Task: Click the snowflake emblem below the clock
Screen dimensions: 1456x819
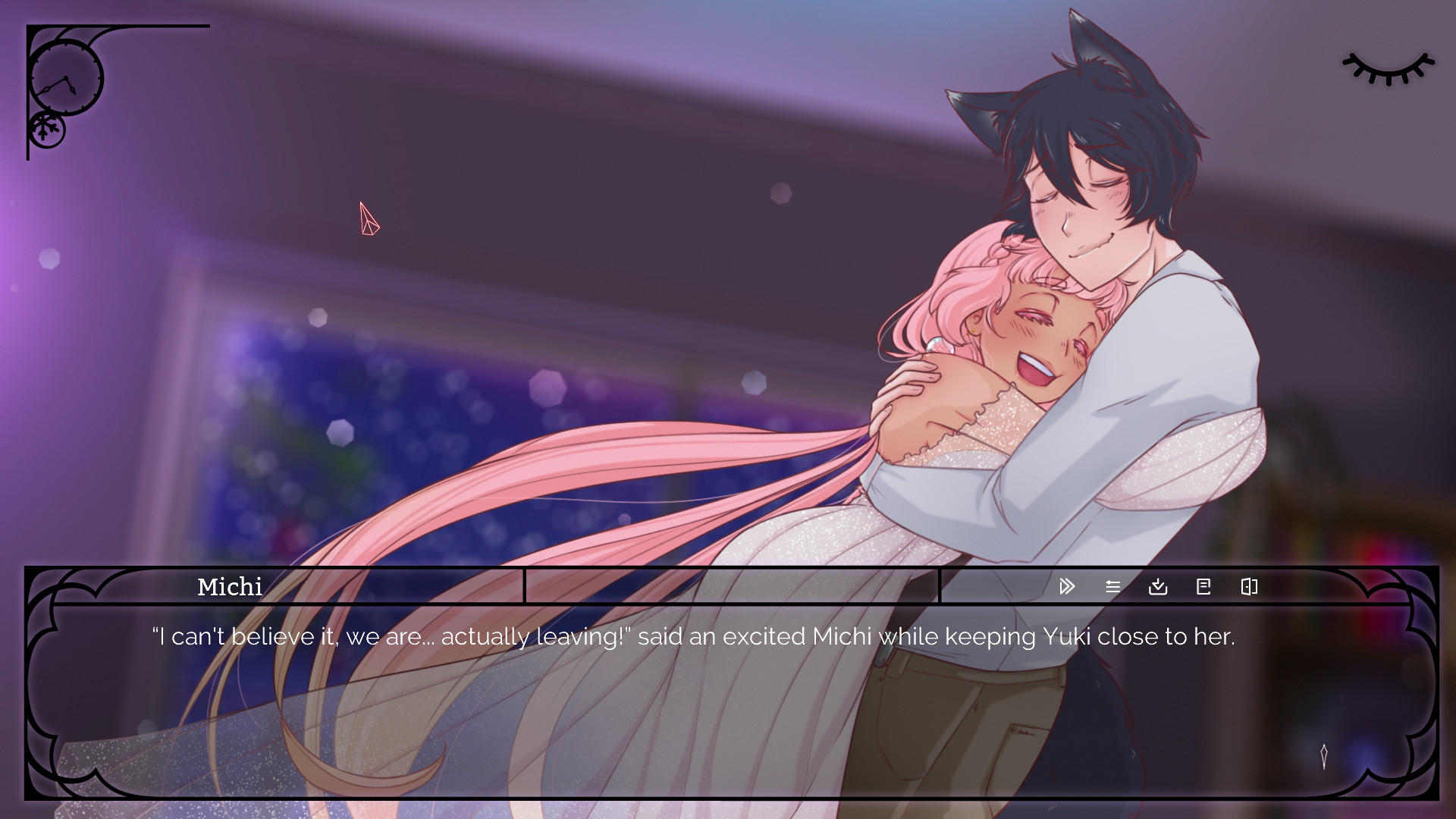Action: point(47,129)
